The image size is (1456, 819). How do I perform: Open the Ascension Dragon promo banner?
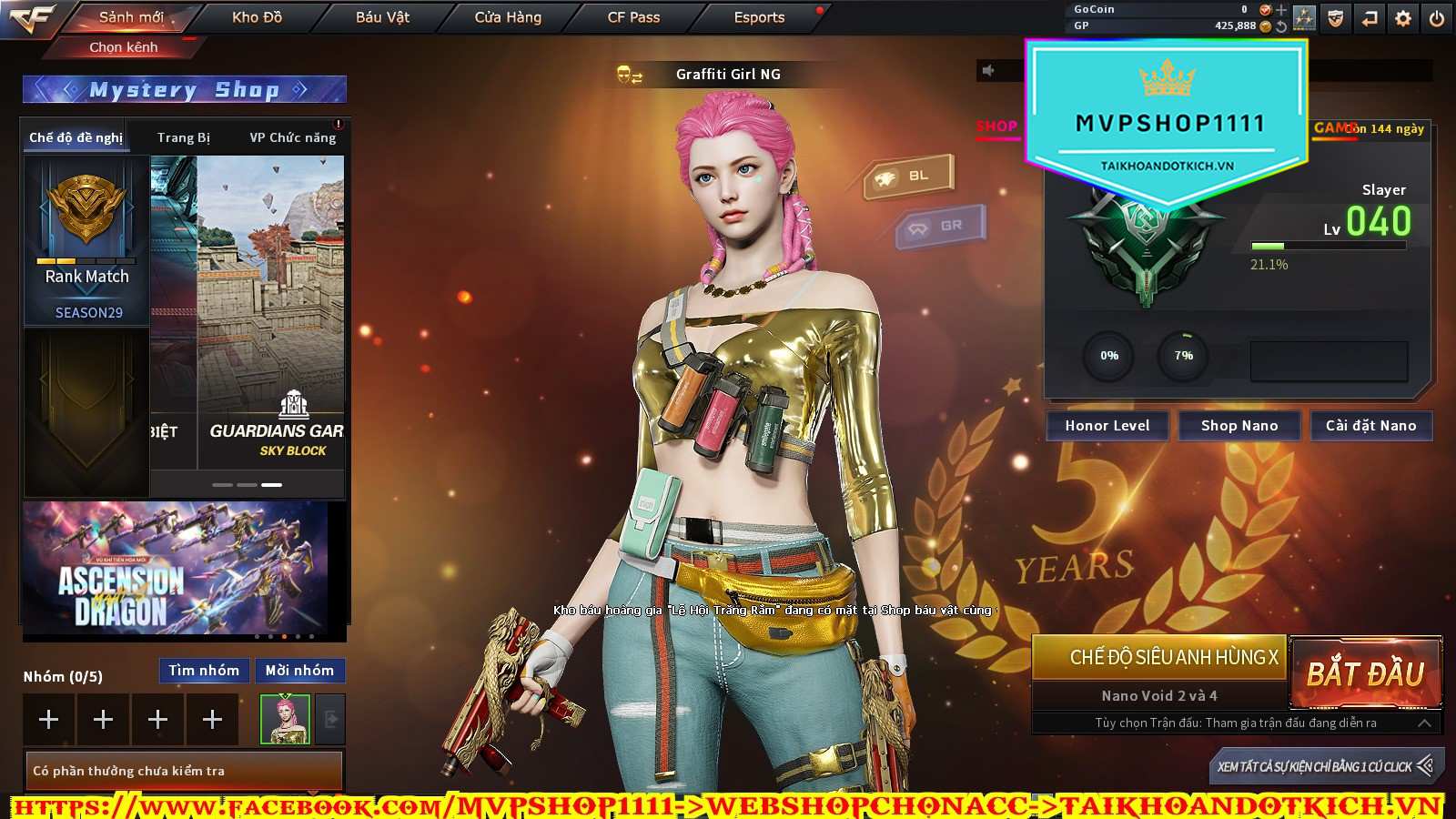coord(175,568)
